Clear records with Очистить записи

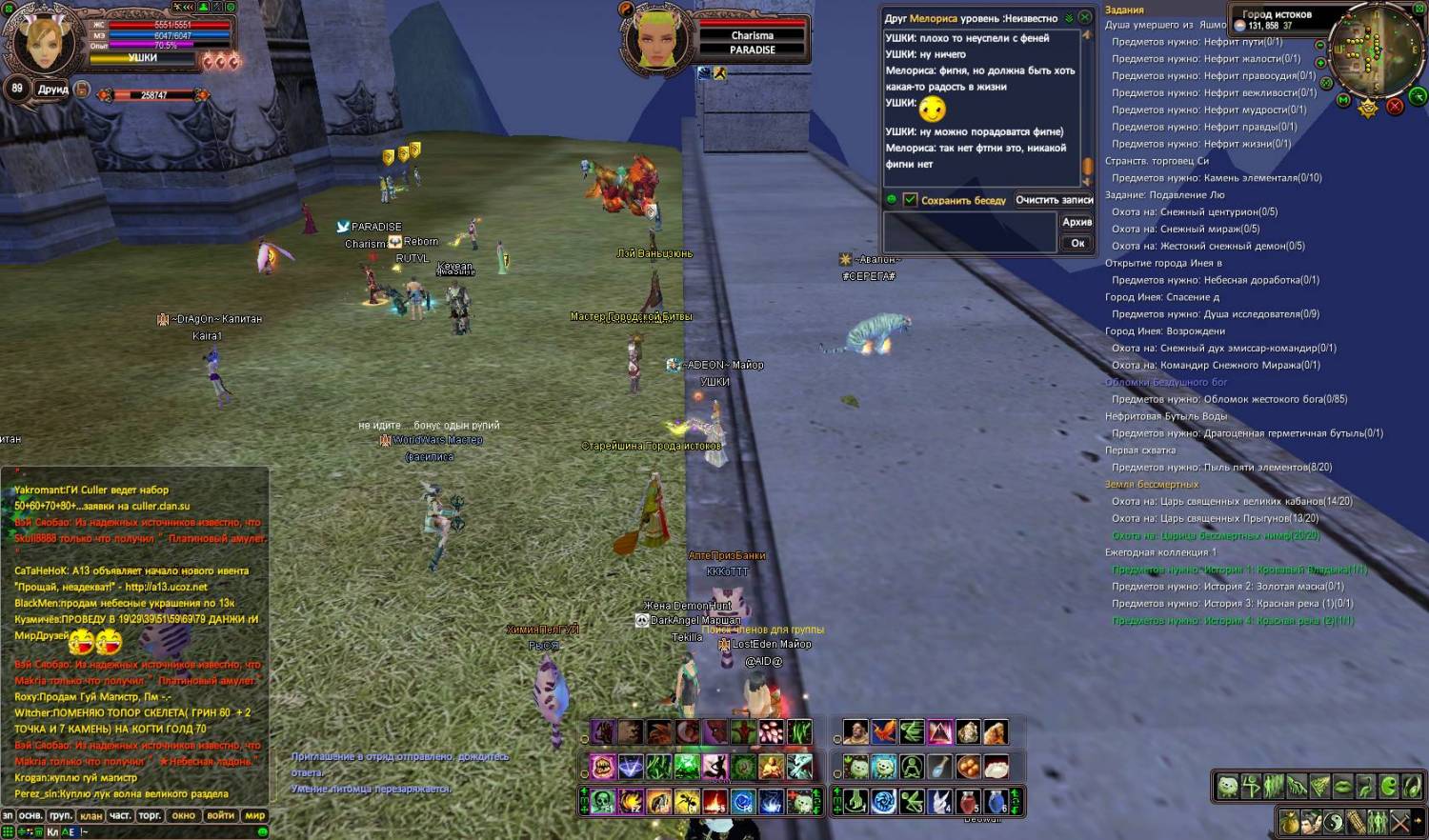tap(1054, 200)
